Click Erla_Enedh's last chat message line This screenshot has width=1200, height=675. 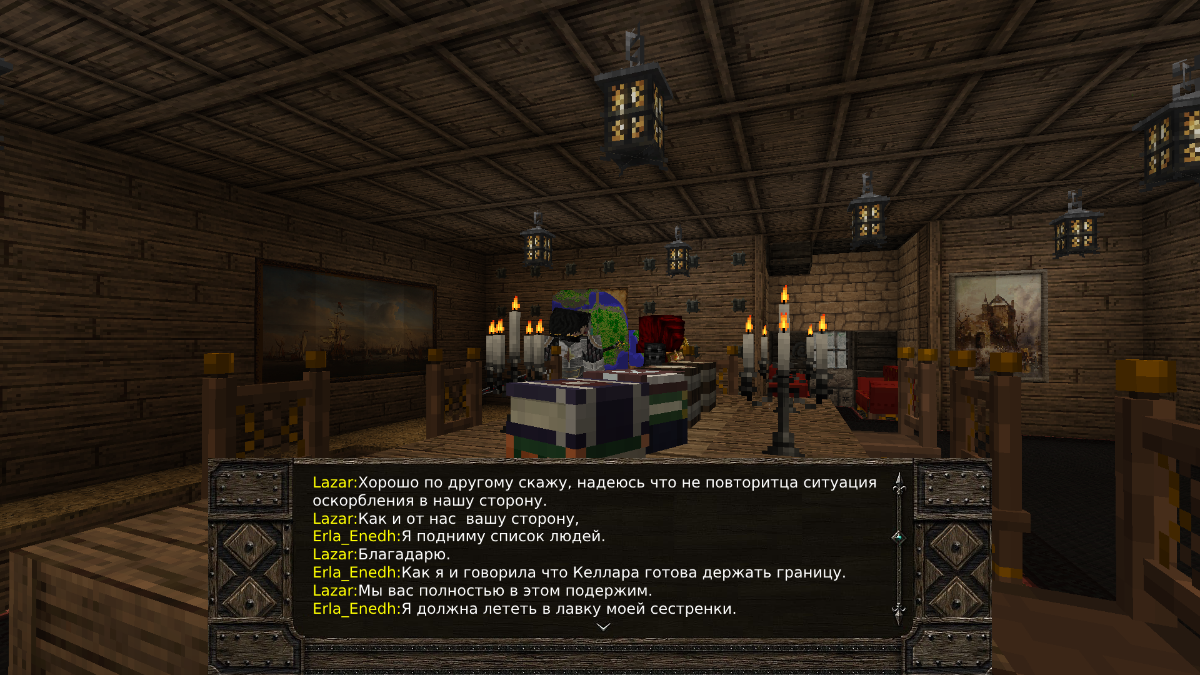pos(524,608)
